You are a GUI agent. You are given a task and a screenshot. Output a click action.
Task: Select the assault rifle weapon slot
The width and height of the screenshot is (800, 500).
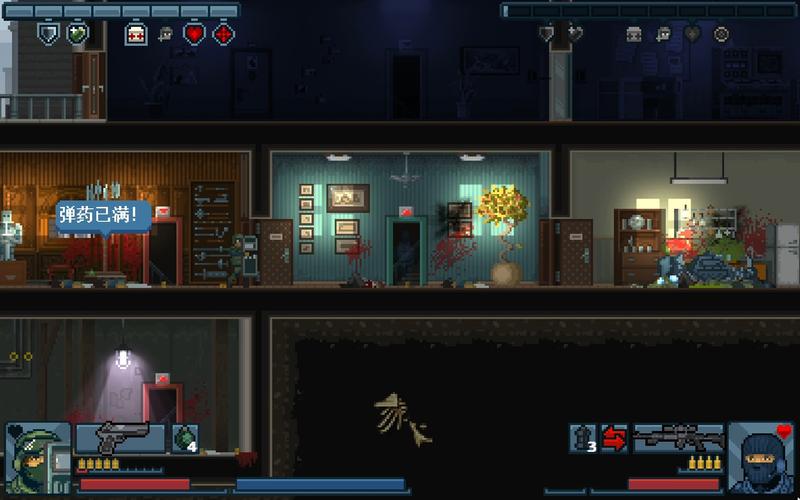[678, 438]
